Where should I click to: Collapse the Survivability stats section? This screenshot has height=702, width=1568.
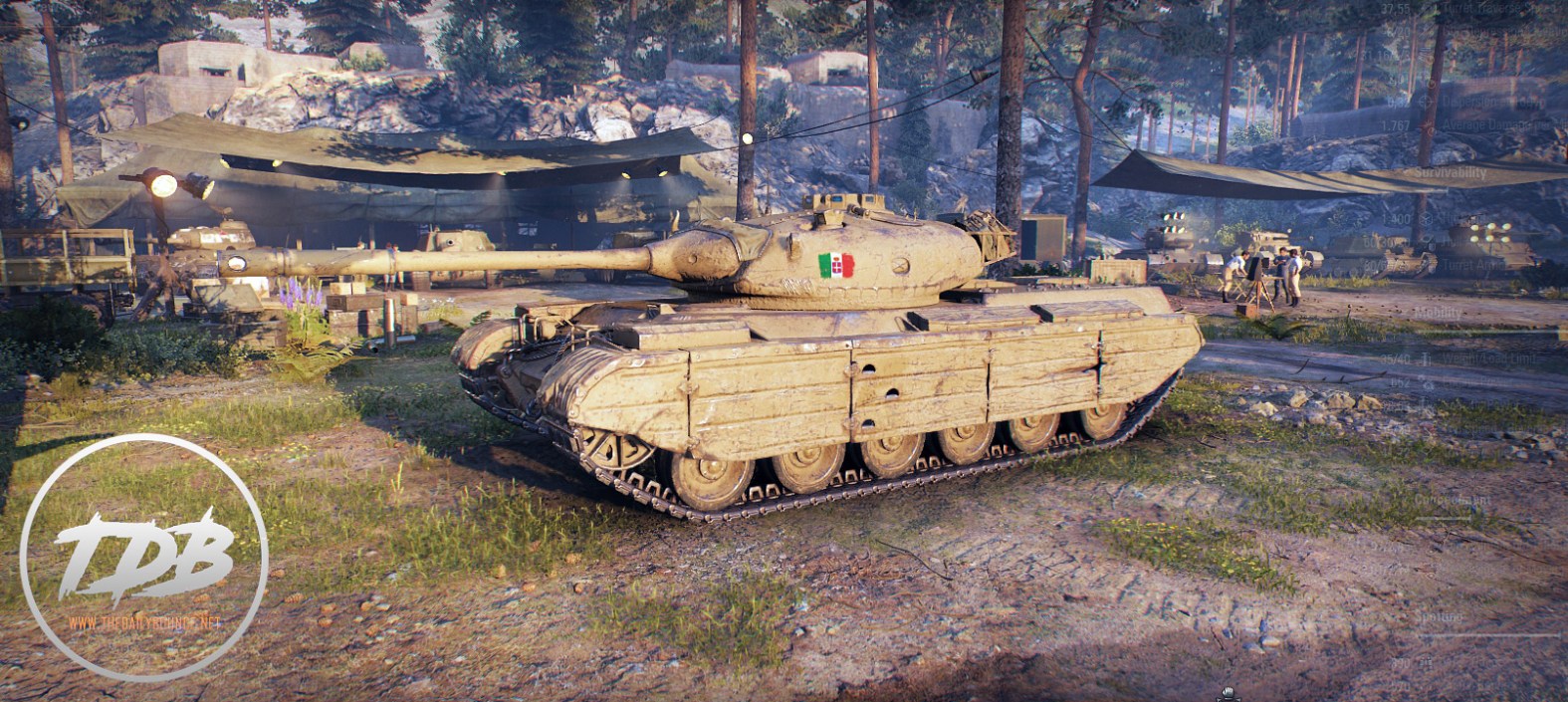pyautogui.click(x=1450, y=173)
